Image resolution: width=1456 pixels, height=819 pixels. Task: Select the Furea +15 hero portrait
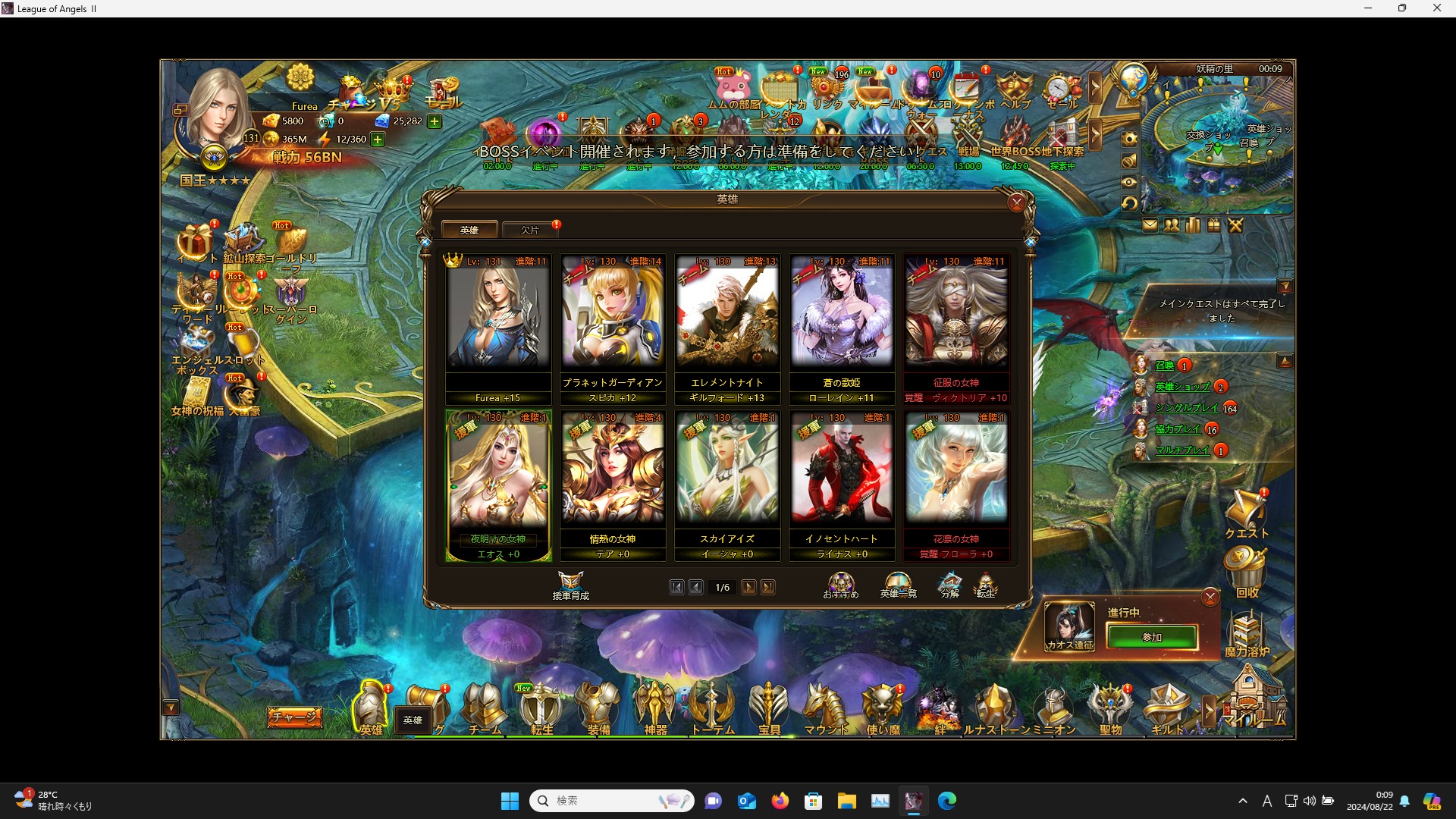[x=498, y=318]
